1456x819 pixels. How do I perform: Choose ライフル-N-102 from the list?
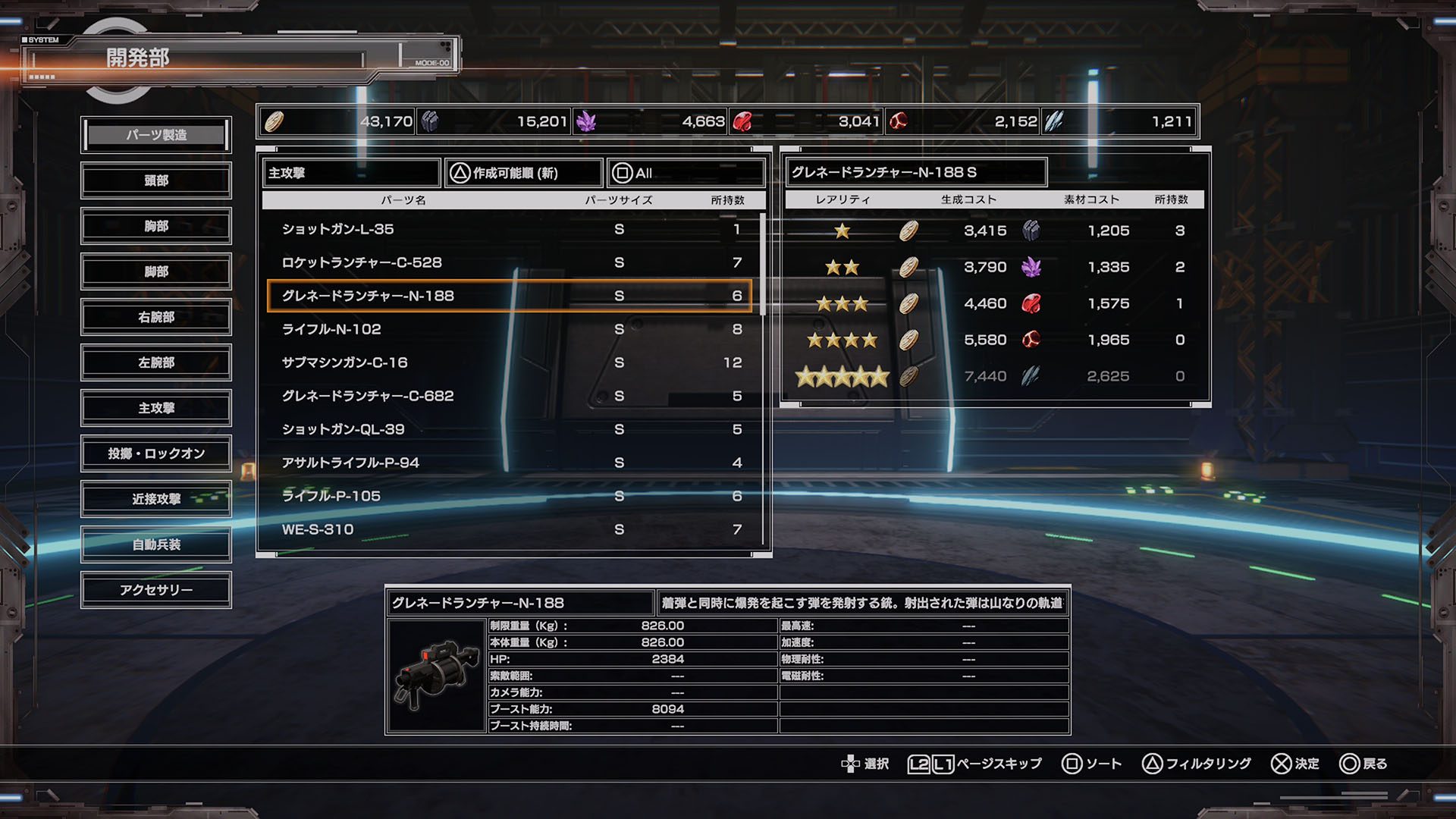[x=510, y=329]
